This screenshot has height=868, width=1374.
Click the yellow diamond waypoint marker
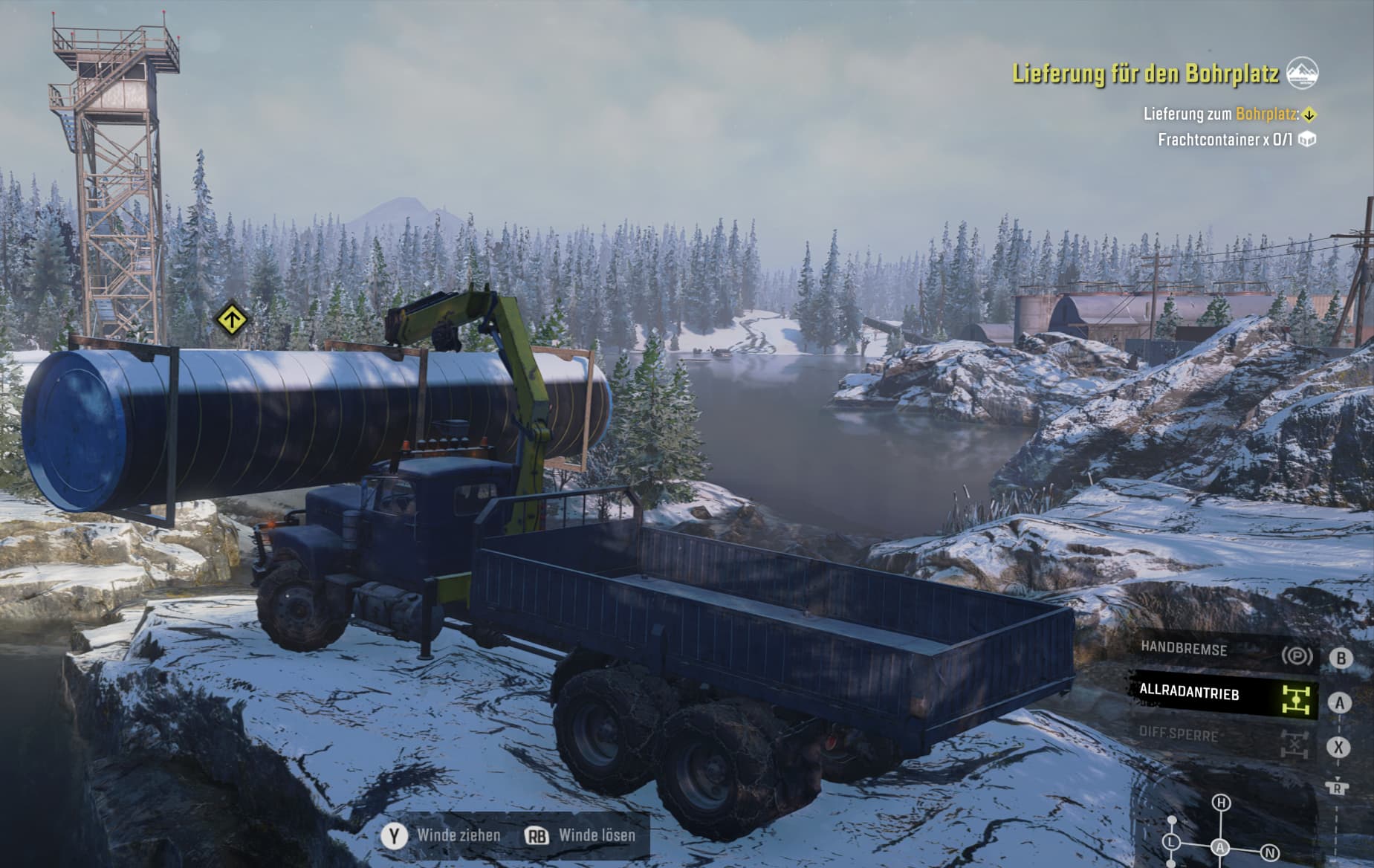point(232,320)
